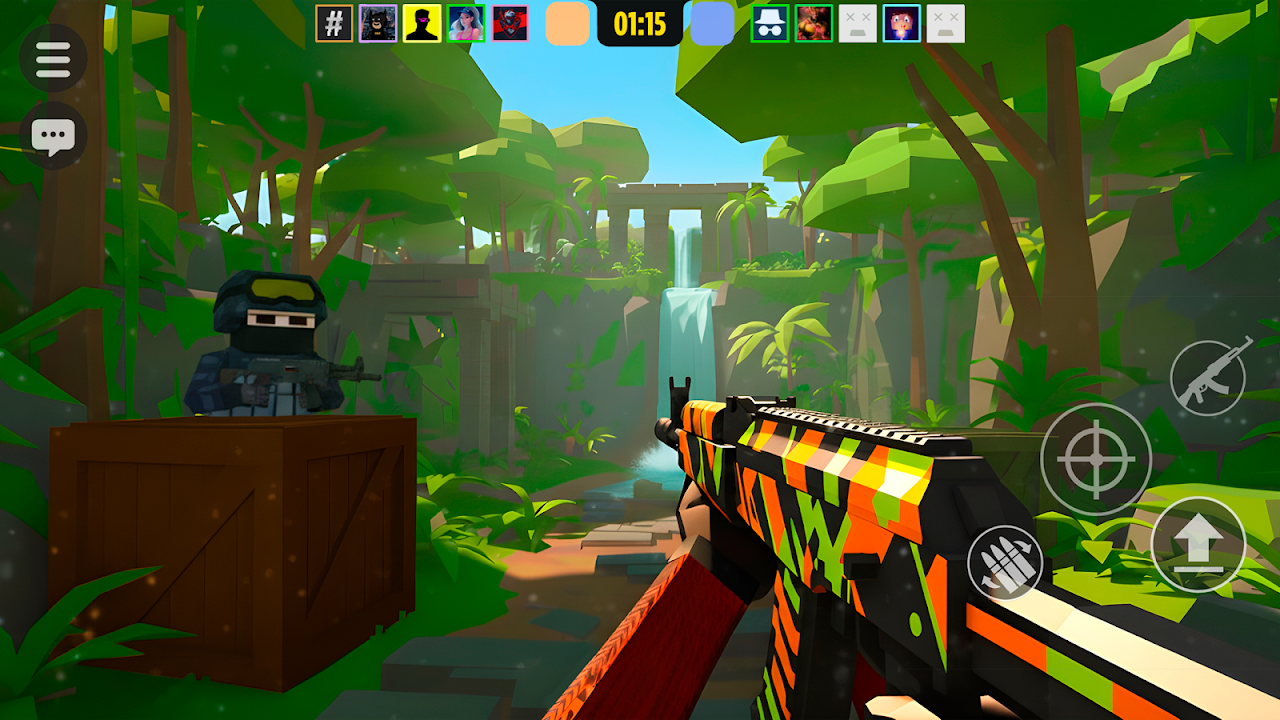1280x720 pixels.
Task: Select the incognito hat-and-glasses avatar
Action: [x=770, y=23]
